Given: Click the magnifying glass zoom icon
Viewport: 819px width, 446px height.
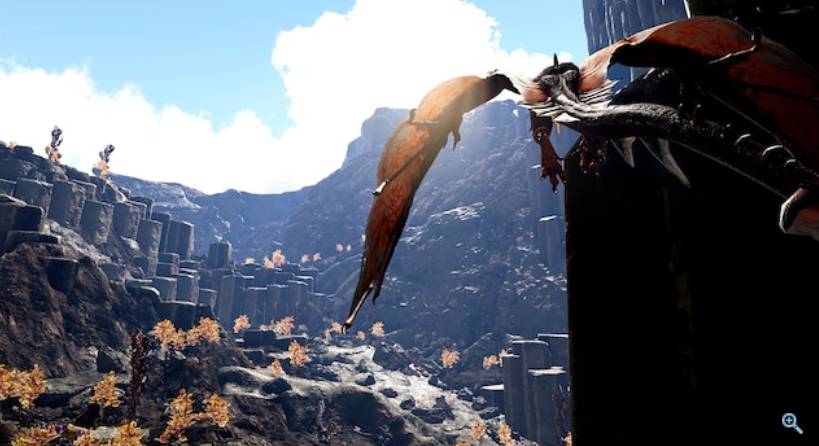Looking at the screenshot, I should tap(792, 422).
